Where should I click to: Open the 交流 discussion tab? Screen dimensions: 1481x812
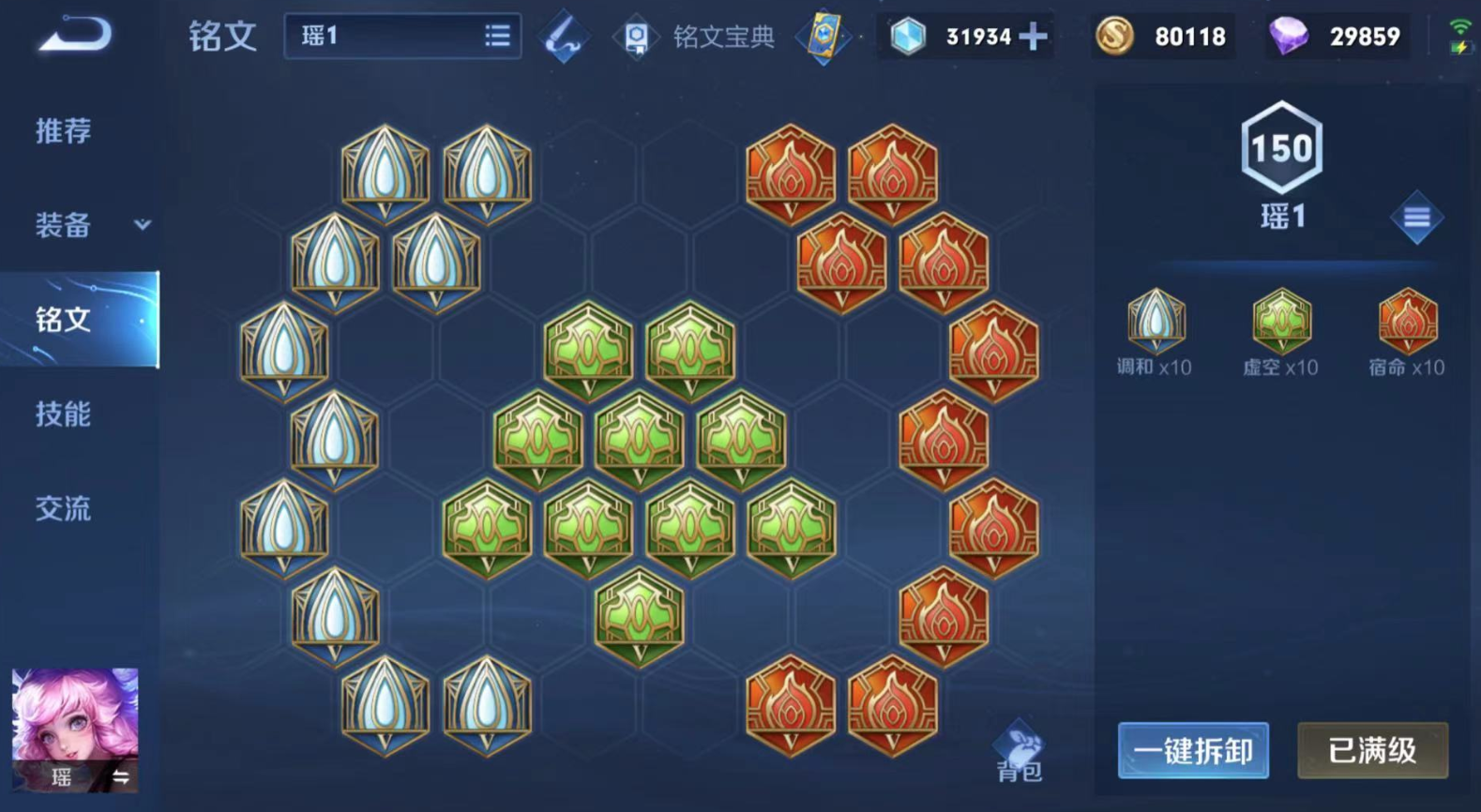(x=64, y=508)
